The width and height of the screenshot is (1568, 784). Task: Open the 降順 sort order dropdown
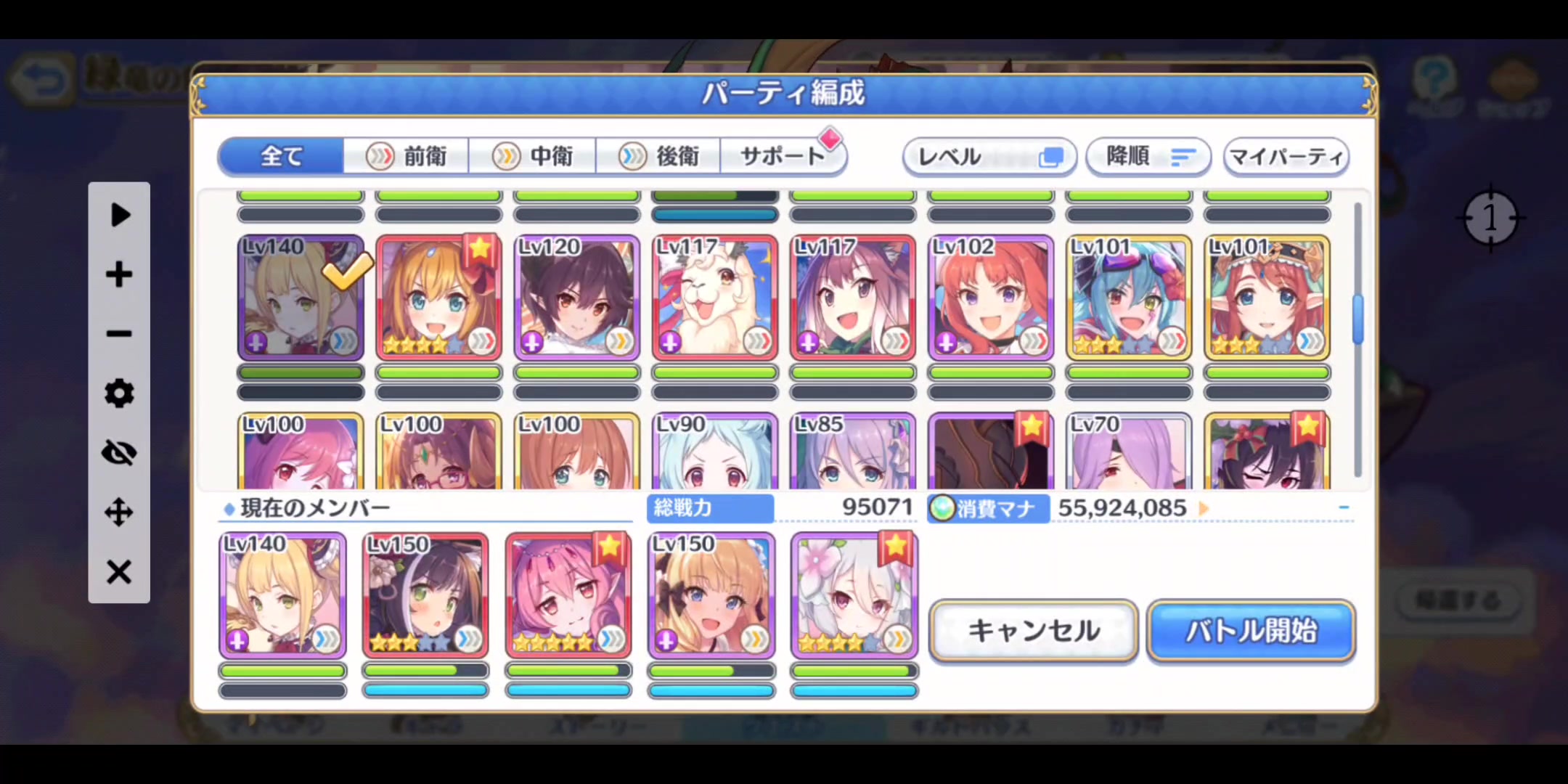[1147, 157]
